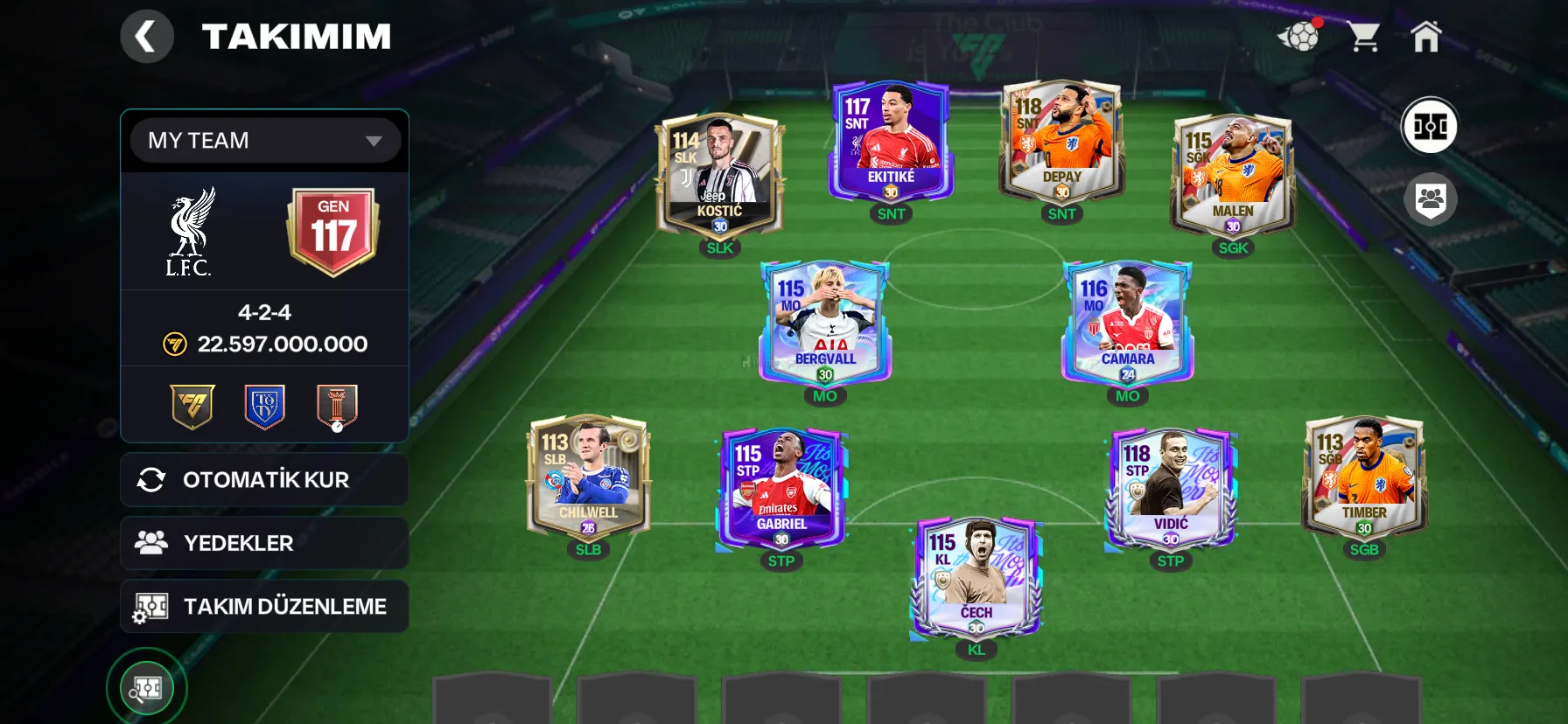Open the MY TEAM dropdown

tap(265, 140)
